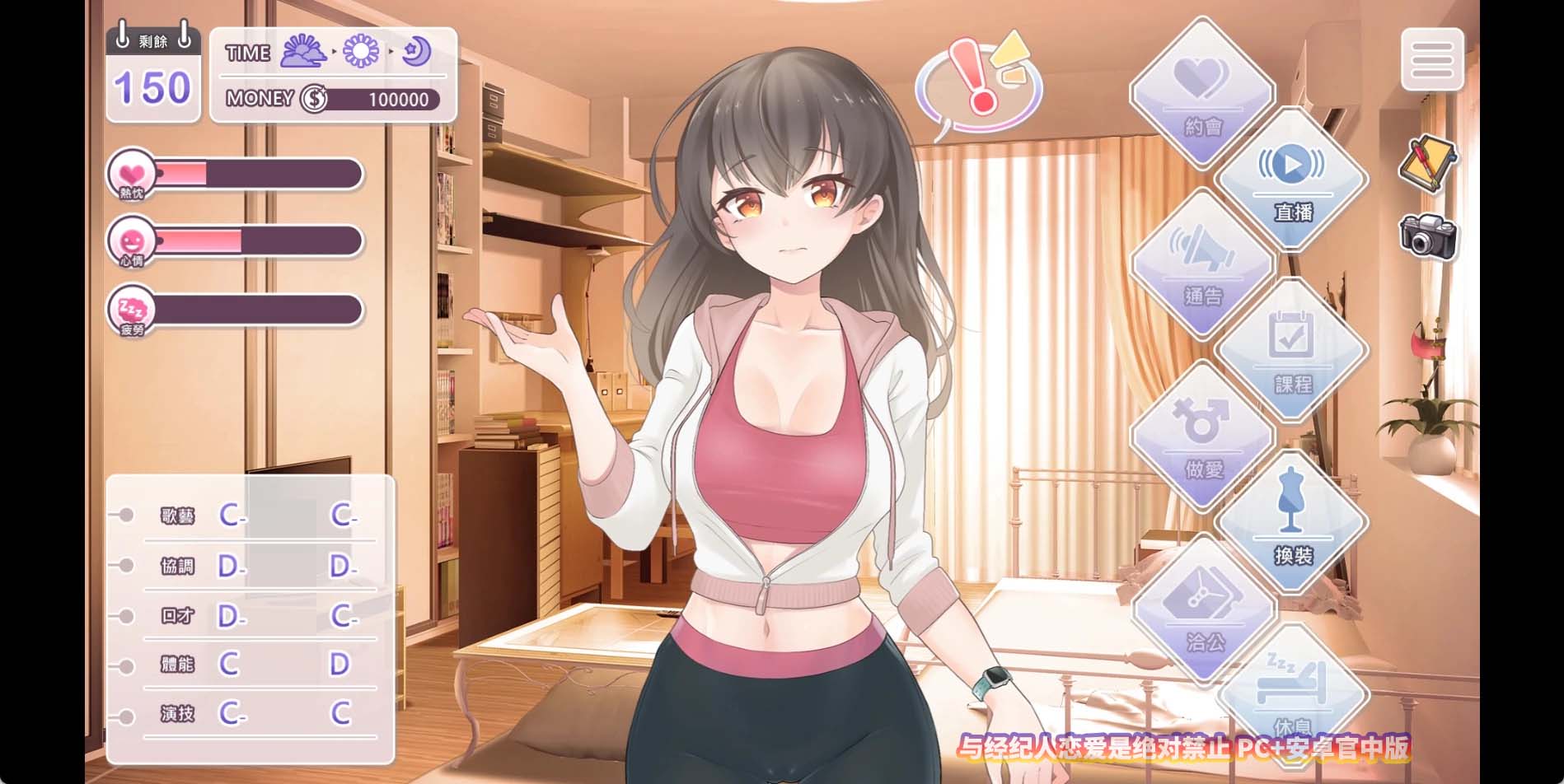Open the notebook with pen icon

(x=1426, y=163)
